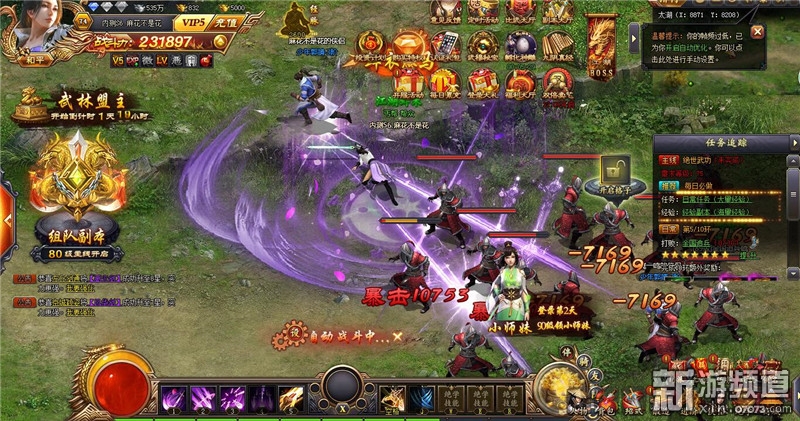The height and width of the screenshot is (421, 800).
Task: Close the frame-rate tip popup
Action: (x=758, y=32)
